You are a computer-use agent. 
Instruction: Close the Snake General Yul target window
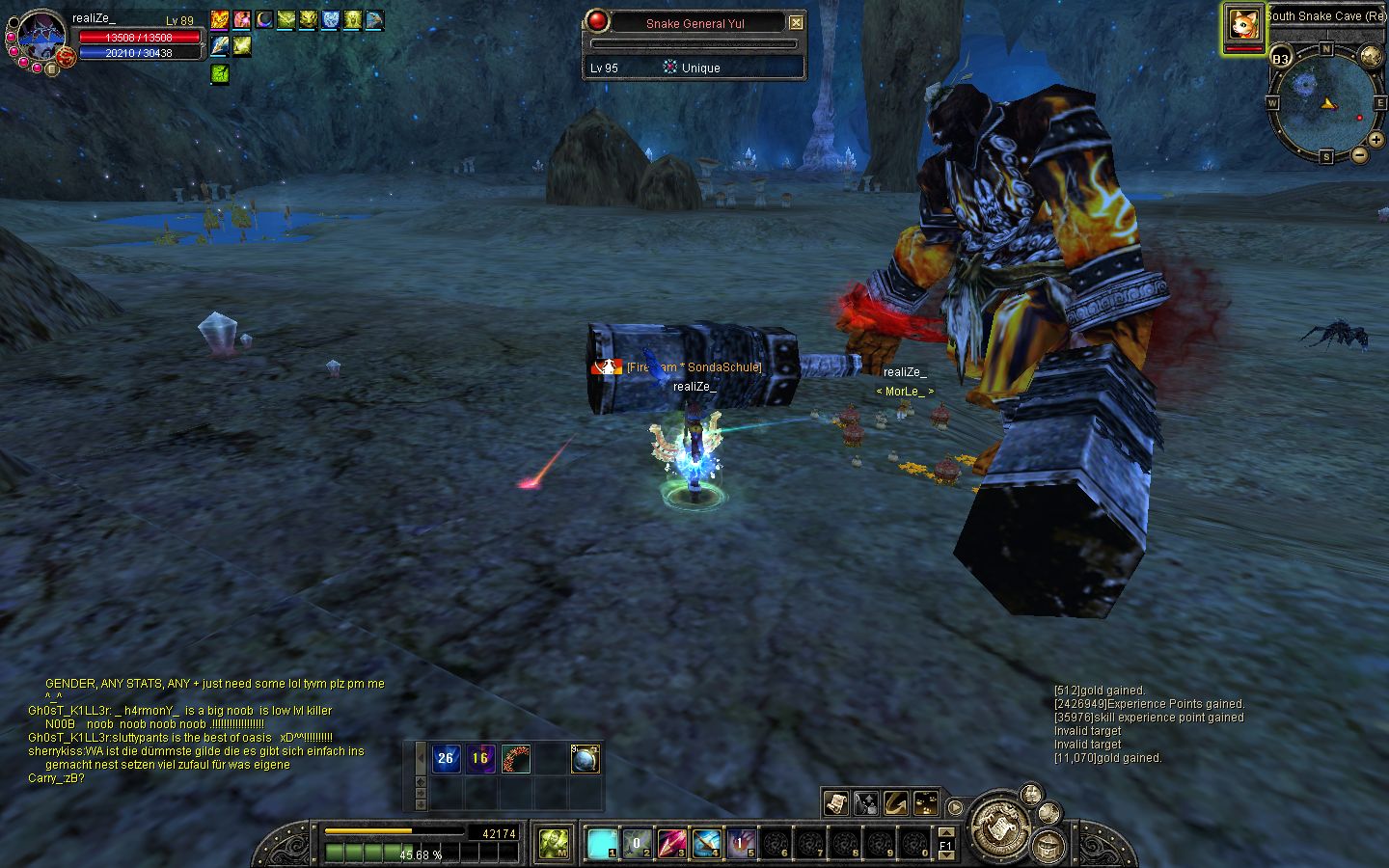[x=796, y=23]
